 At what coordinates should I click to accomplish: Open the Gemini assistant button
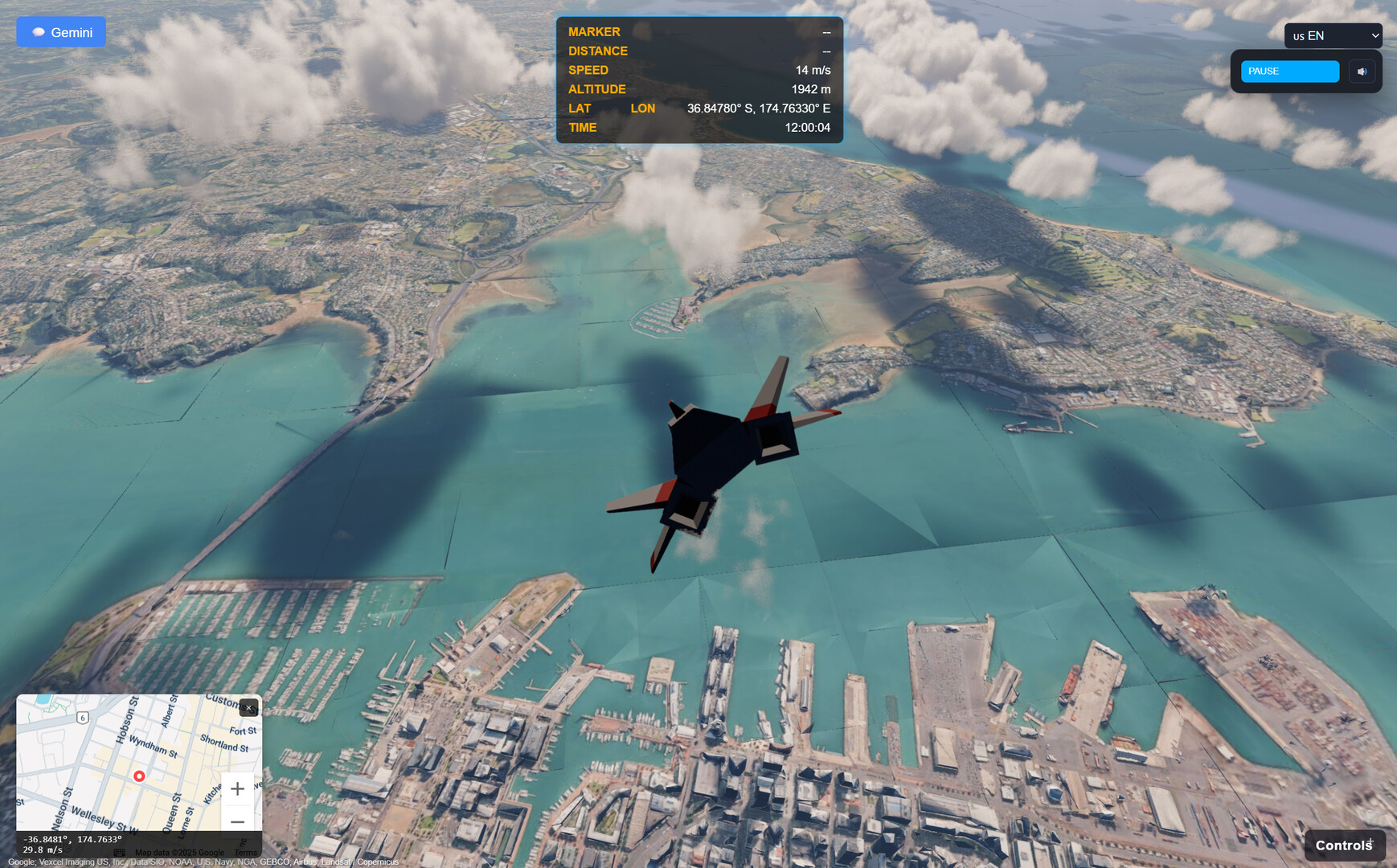61,32
